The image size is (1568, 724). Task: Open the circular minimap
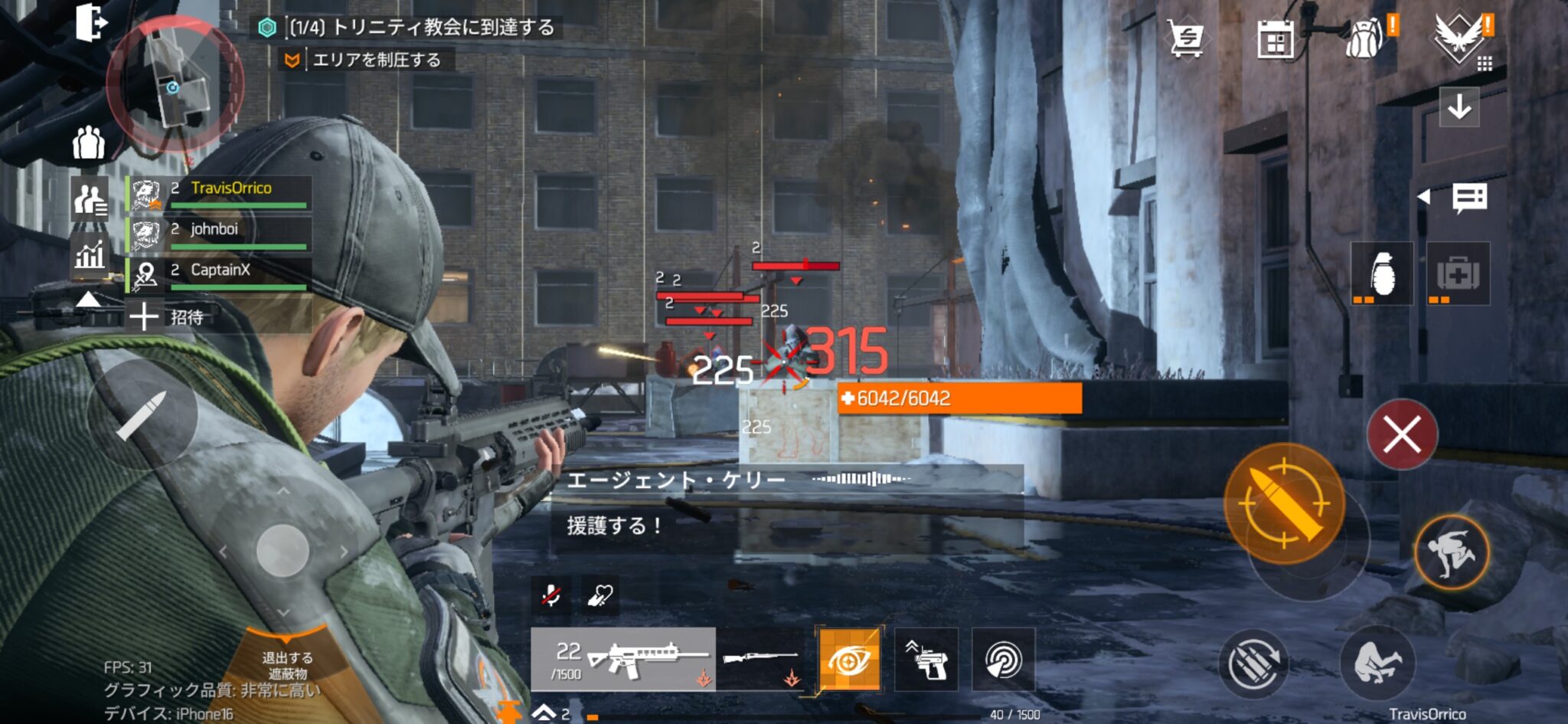tap(175, 83)
